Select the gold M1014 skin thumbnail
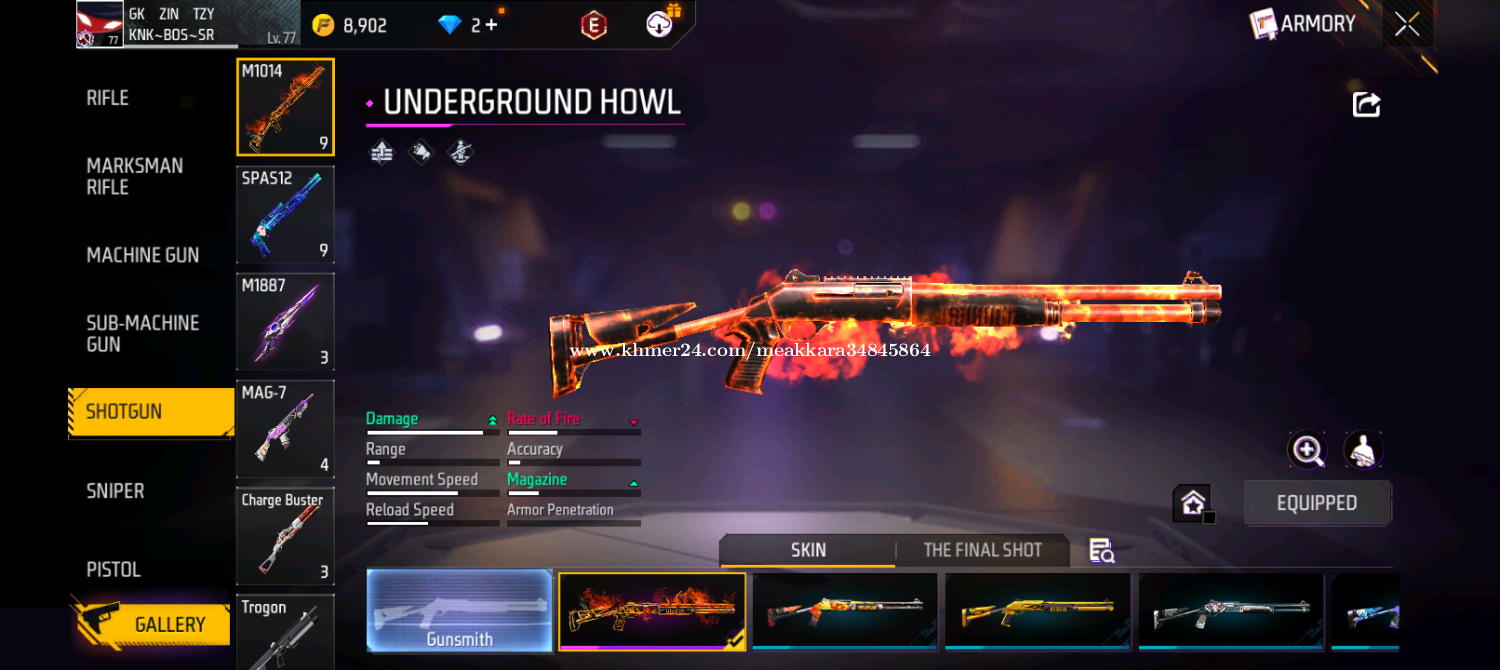 [x=1037, y=610]
